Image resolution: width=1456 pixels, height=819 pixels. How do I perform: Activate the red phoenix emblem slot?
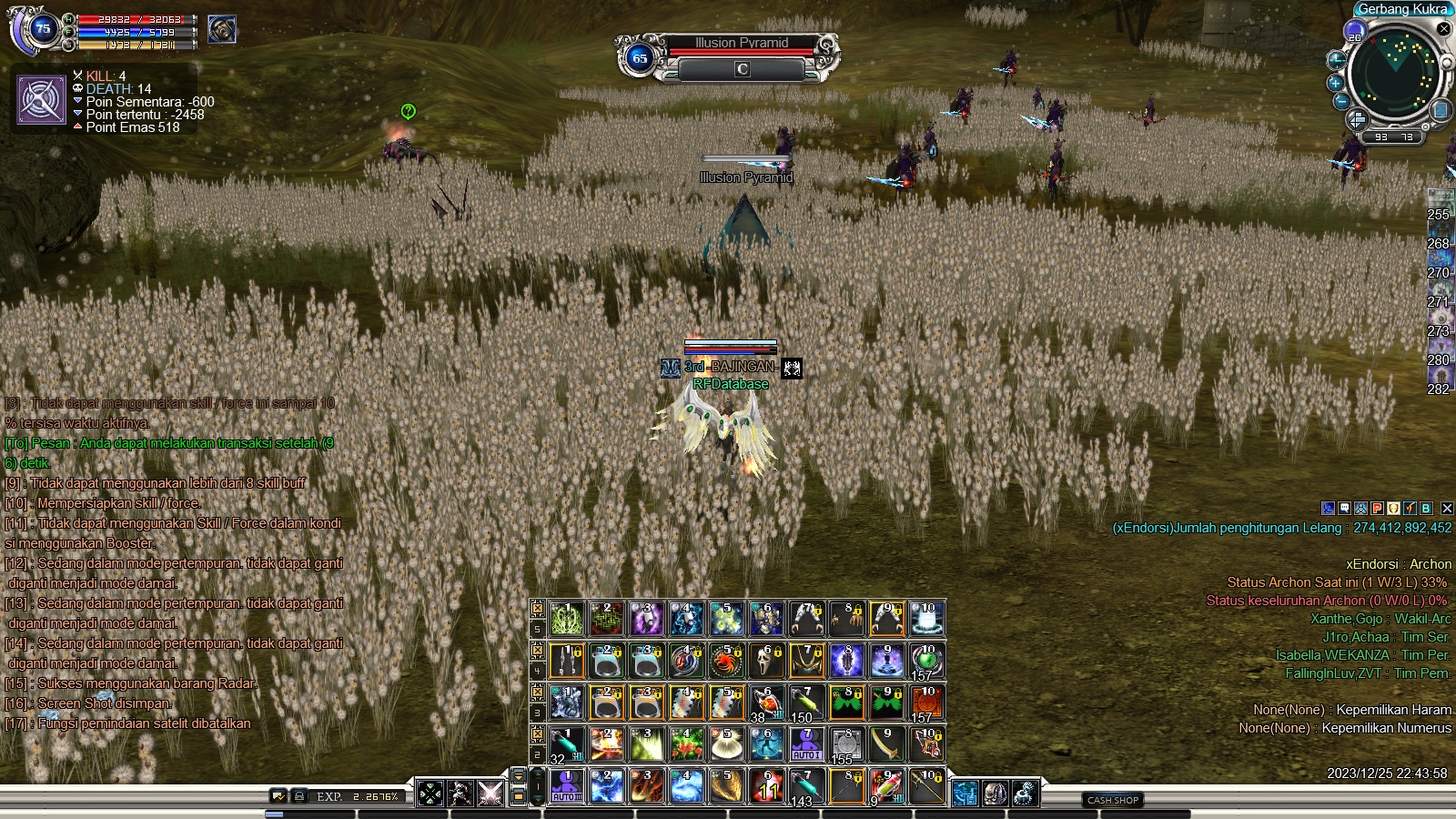(x=726, y=661)
